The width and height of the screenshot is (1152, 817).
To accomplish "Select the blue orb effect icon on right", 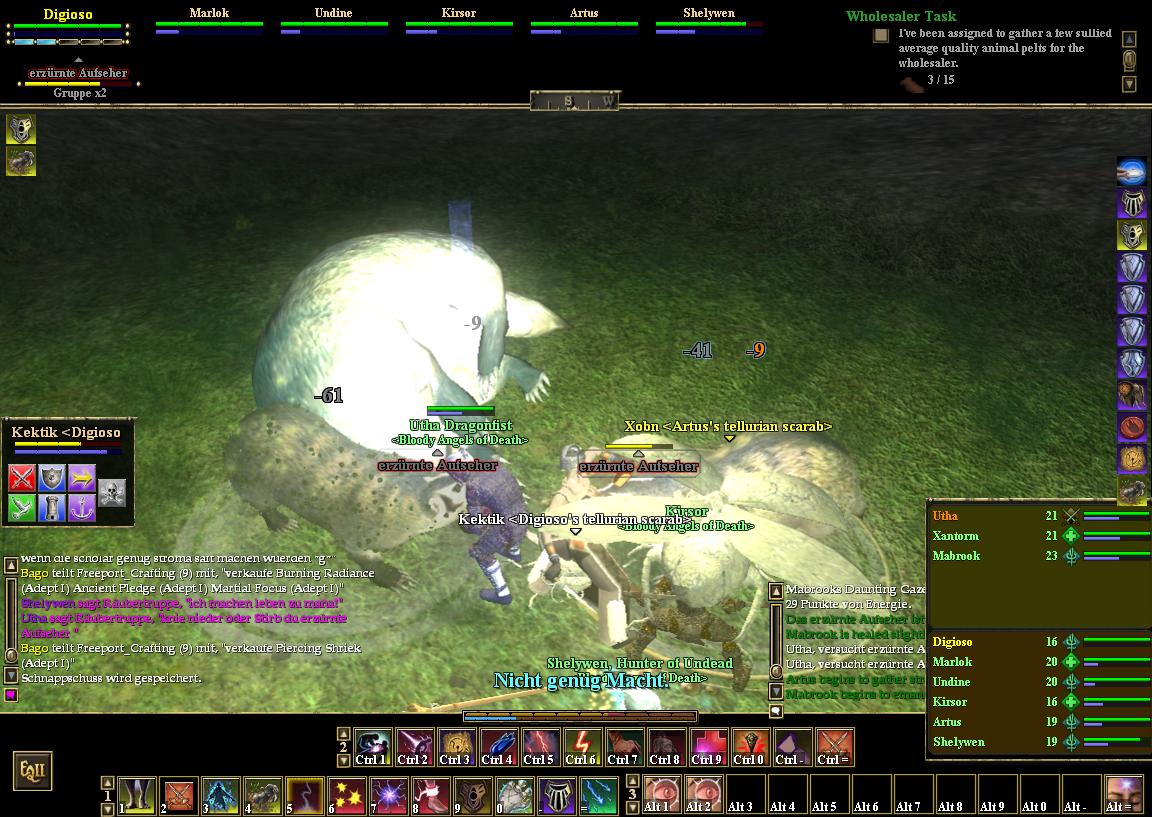I will pyautogui.click(x=1131, y=171).
